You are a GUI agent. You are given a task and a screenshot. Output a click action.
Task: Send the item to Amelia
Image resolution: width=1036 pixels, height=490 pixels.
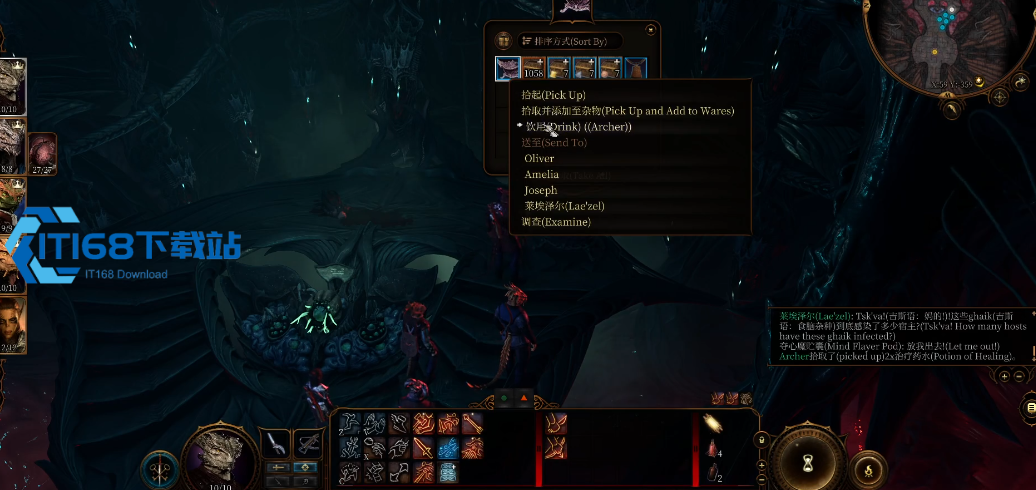point(541,175)
